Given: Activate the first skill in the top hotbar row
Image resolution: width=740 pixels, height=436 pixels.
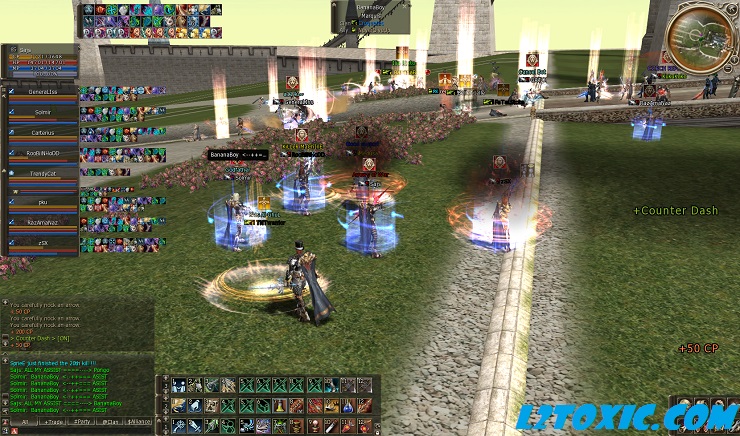Looking at the screenshot, I should 179,385.
